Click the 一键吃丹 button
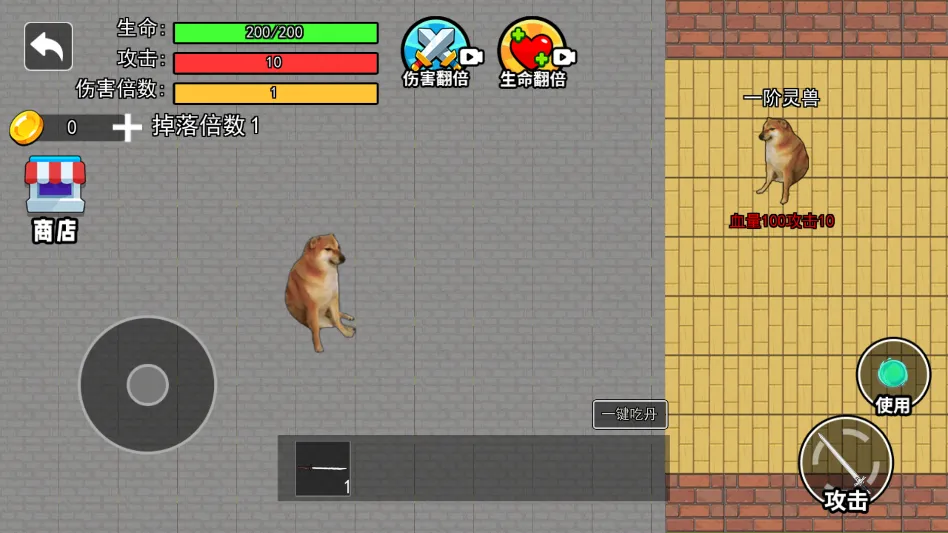 (x=630, y=414)
